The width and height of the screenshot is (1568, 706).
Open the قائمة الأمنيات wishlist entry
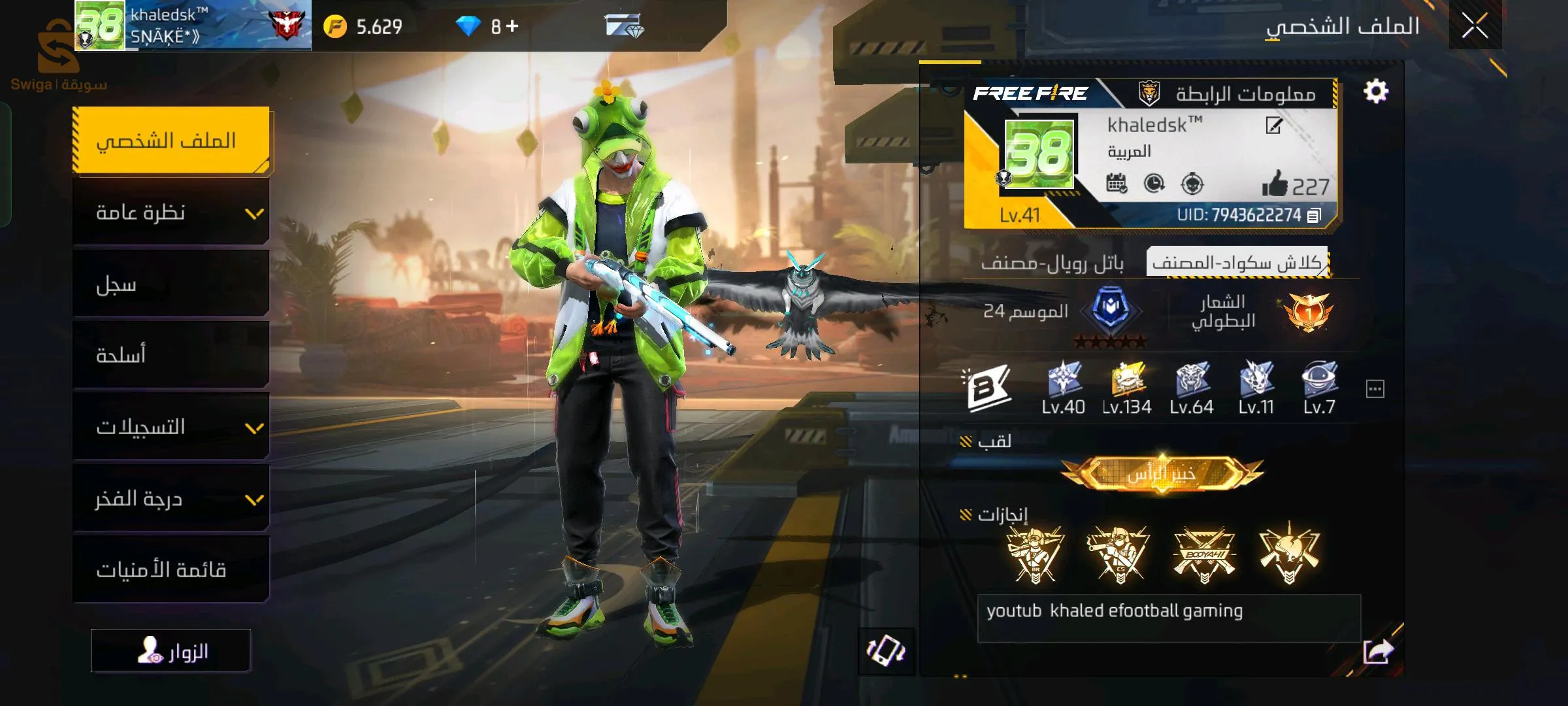(171, 569)
